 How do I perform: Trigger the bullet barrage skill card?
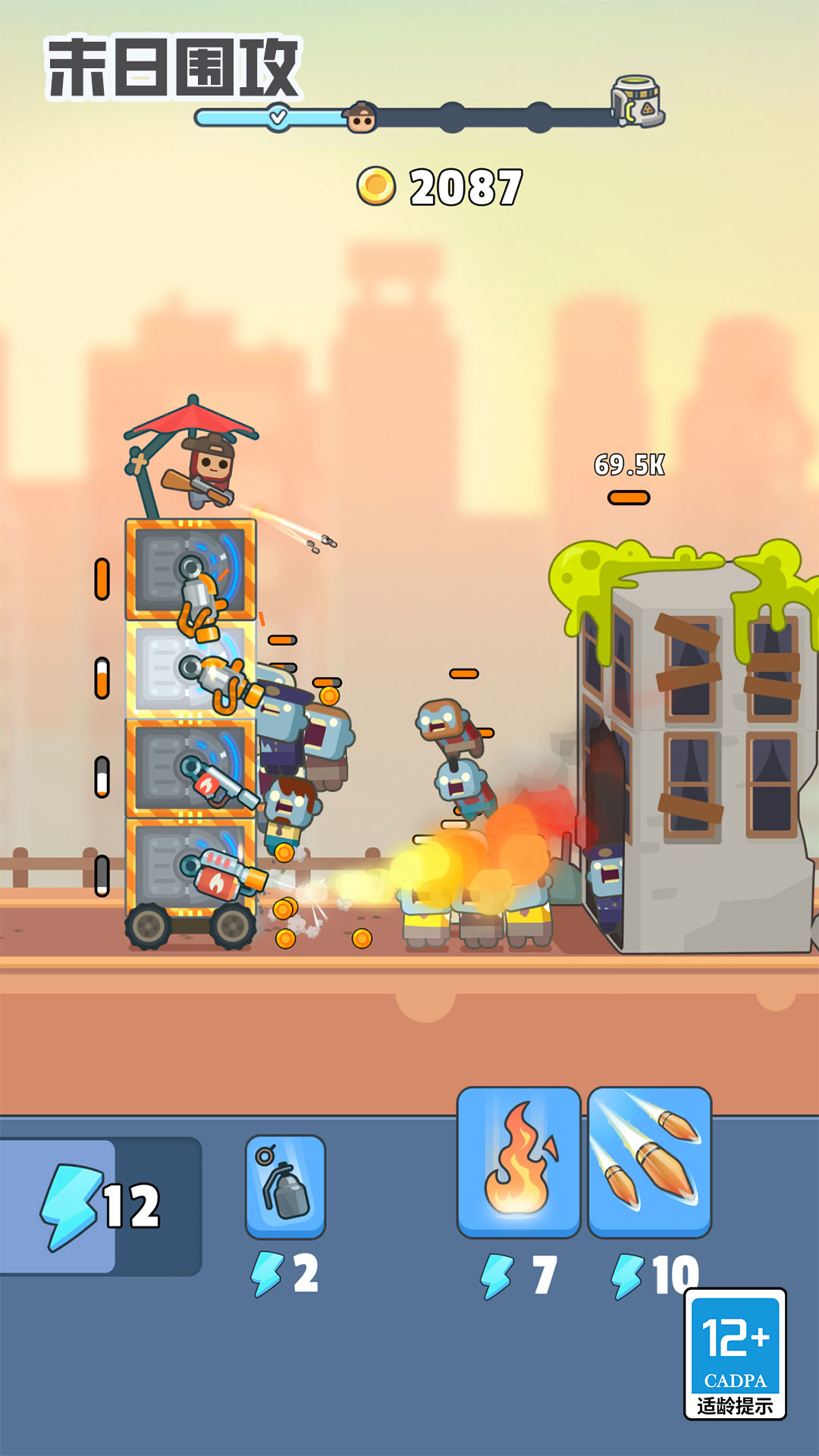coord(649,1161)
